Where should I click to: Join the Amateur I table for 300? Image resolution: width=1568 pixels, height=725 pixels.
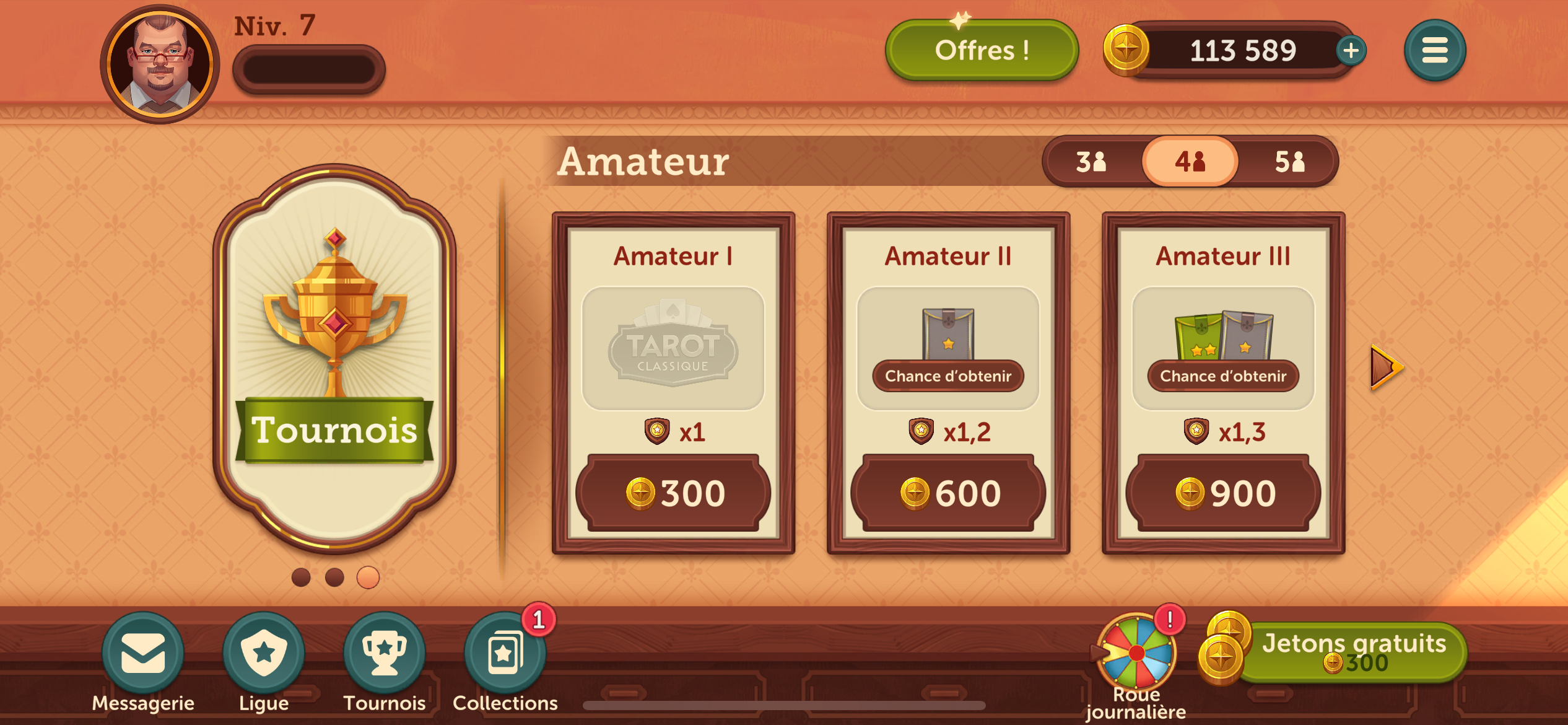(x=673, y=493)
